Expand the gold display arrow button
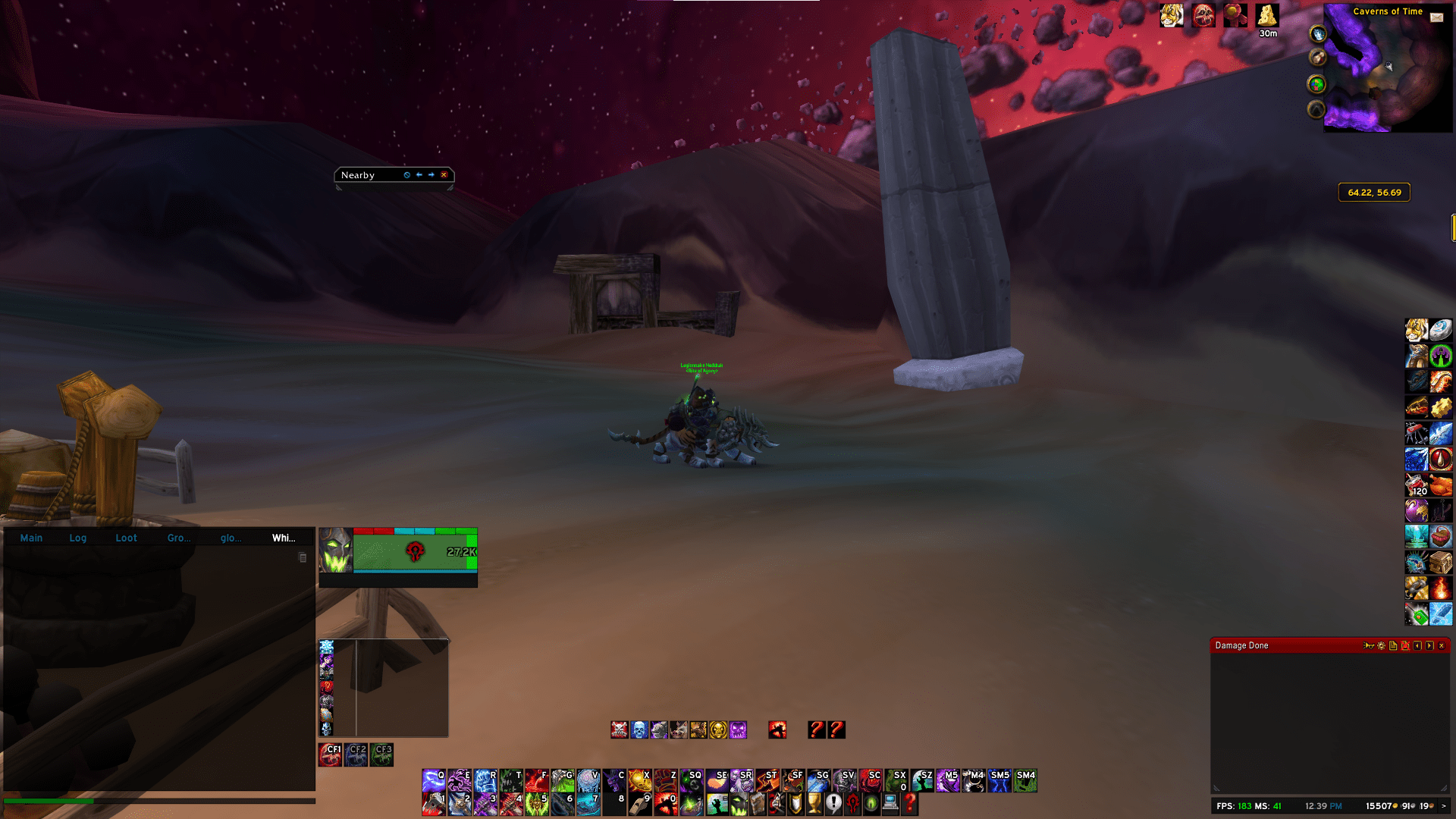The image size is (1456, 819). click(x=1443, y=806)
